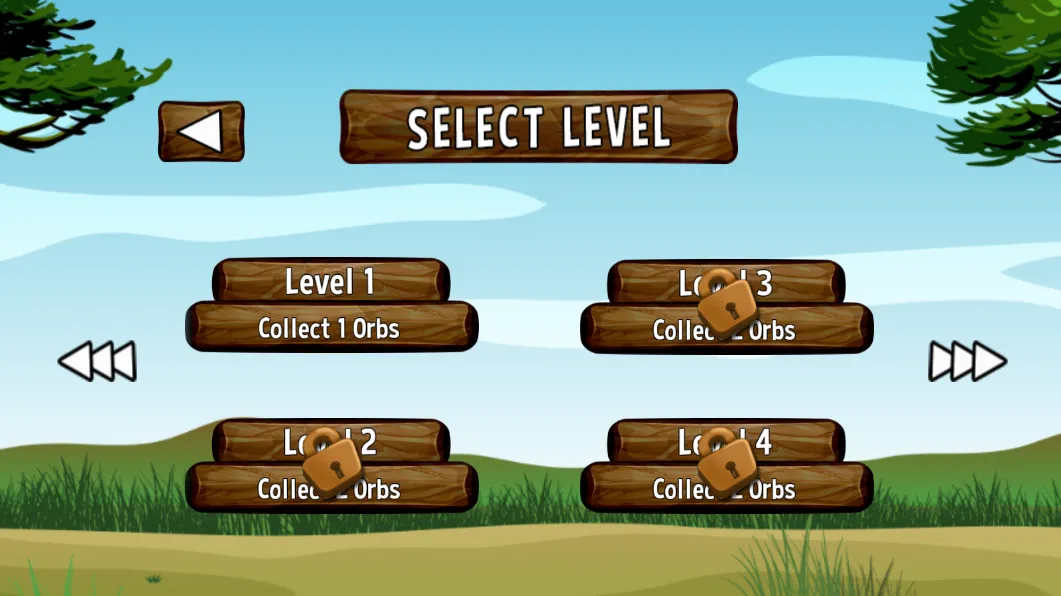Show next levels with right triple arrows
The height and width of the screenshot is (596, 1061).
pos(967,361)
